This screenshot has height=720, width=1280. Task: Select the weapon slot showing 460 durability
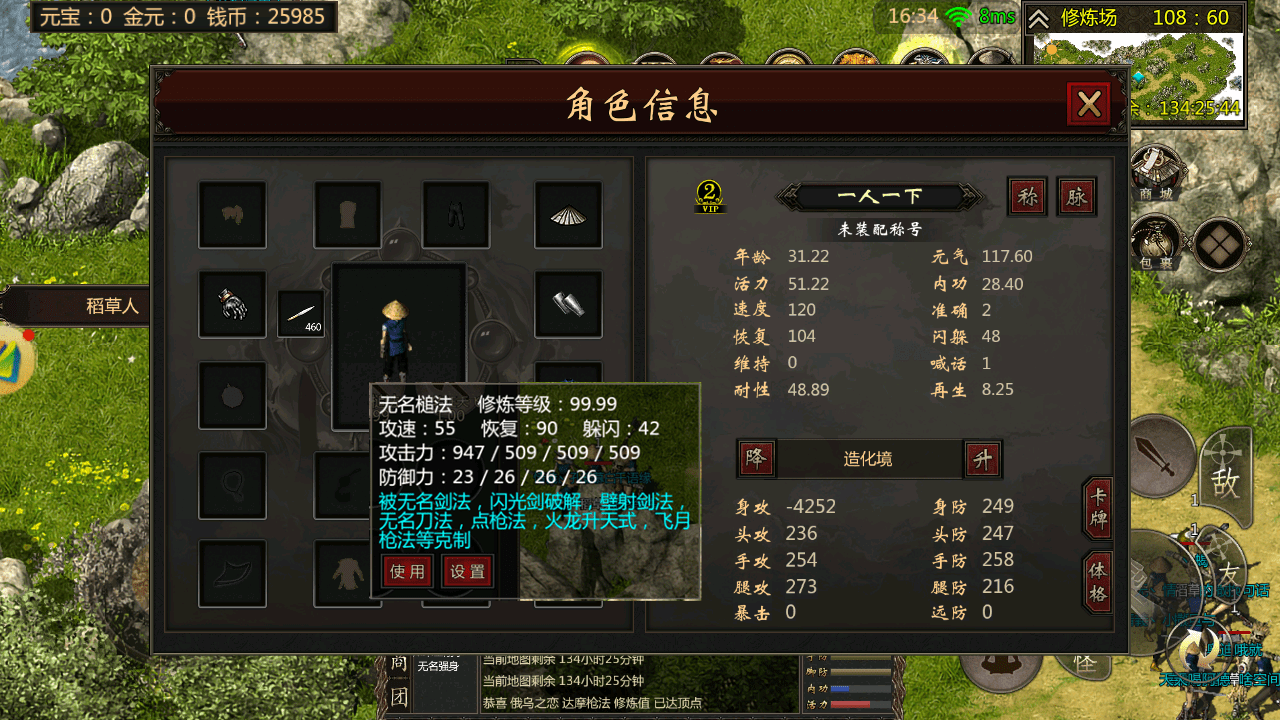(x=302, y=315)
